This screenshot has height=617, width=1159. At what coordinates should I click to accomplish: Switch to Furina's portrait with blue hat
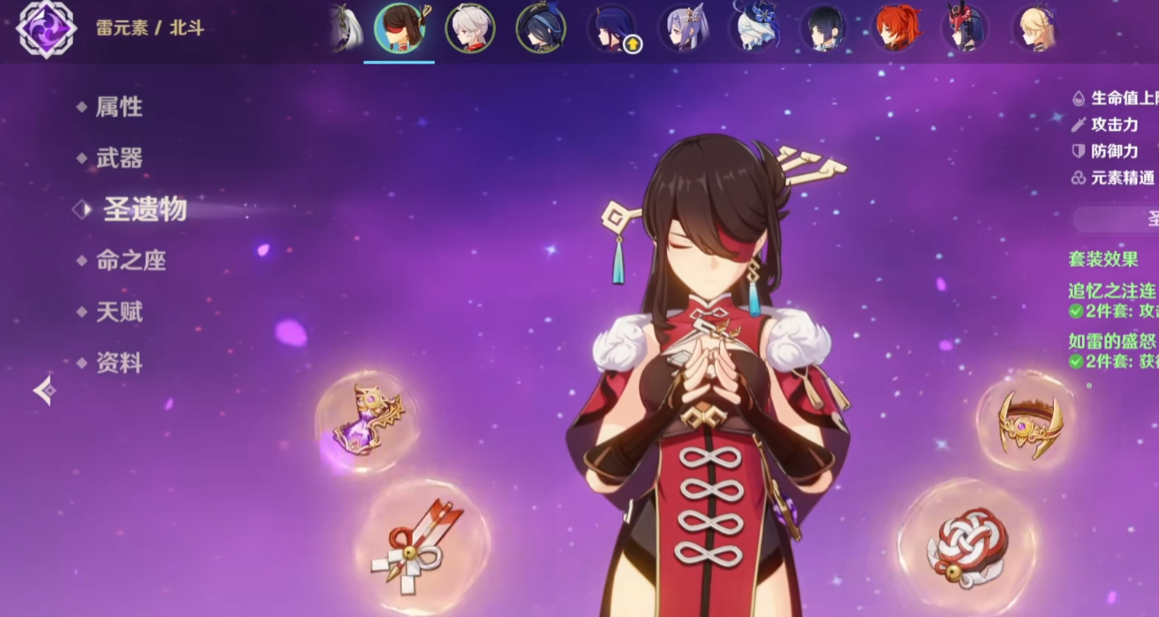(x=754, y=28)
